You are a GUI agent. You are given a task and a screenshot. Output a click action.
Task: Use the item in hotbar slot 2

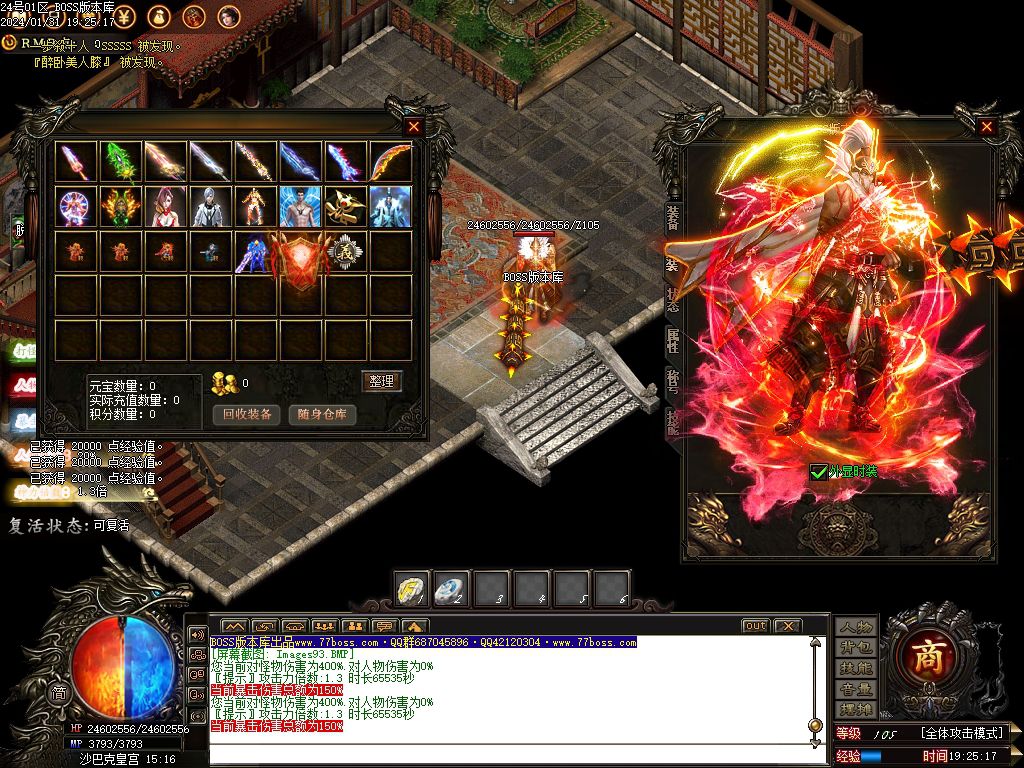452,588
